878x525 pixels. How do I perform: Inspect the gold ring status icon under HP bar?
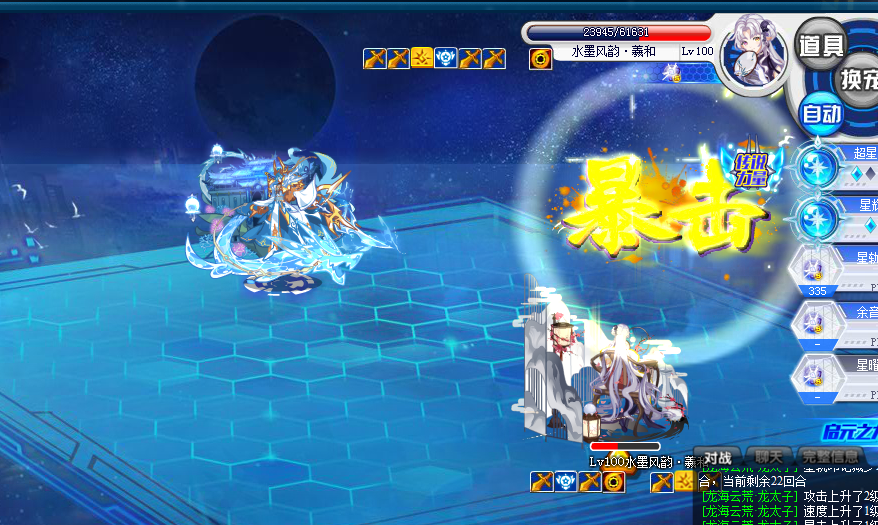pyautogui.click(x=540, y=59)
